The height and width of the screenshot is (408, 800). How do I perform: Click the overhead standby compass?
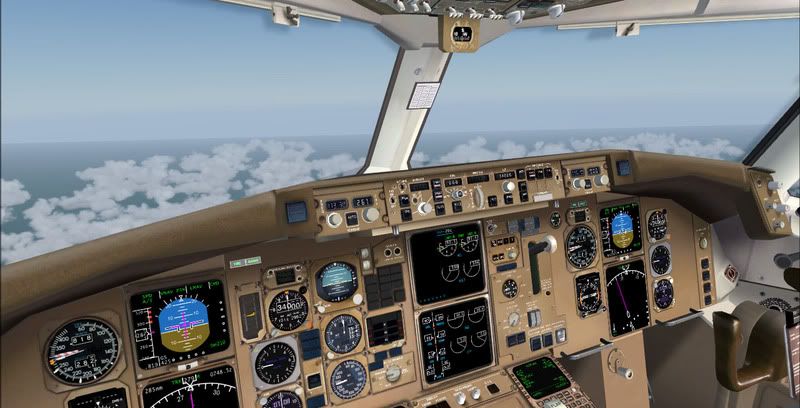(x=461, y=35)
